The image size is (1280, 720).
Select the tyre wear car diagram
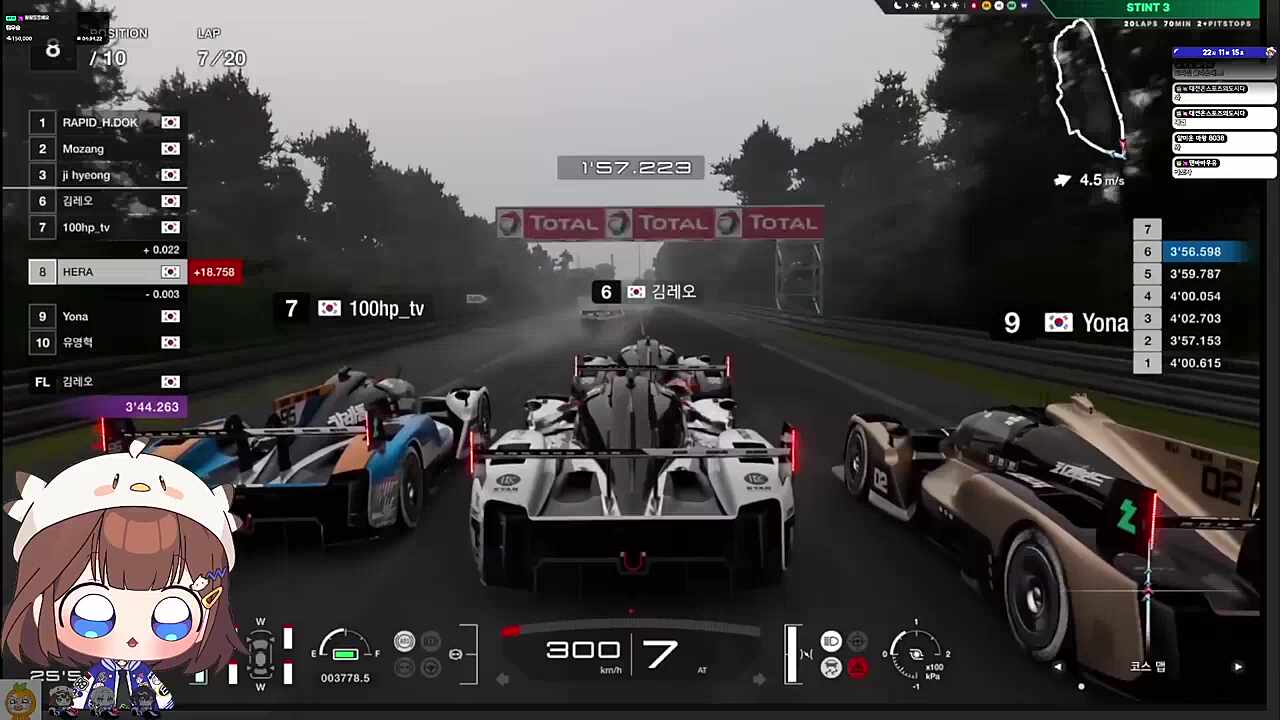[261, 656]
